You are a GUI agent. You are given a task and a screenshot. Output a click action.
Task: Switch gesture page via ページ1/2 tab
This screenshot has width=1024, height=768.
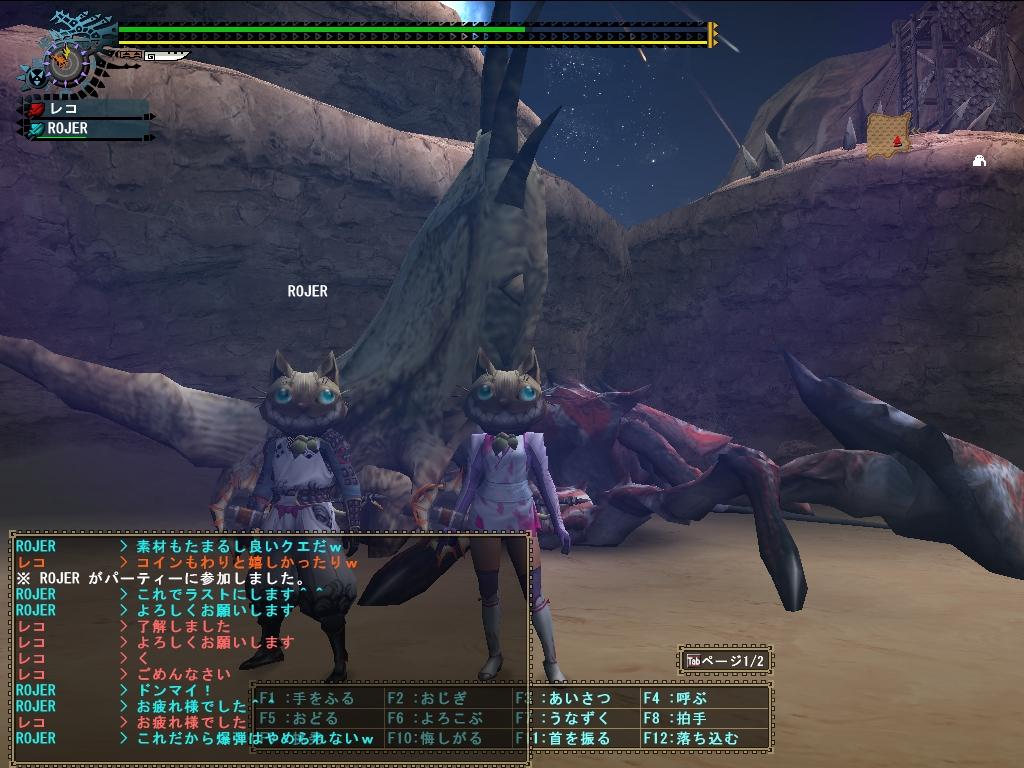(x=725, y=660)
